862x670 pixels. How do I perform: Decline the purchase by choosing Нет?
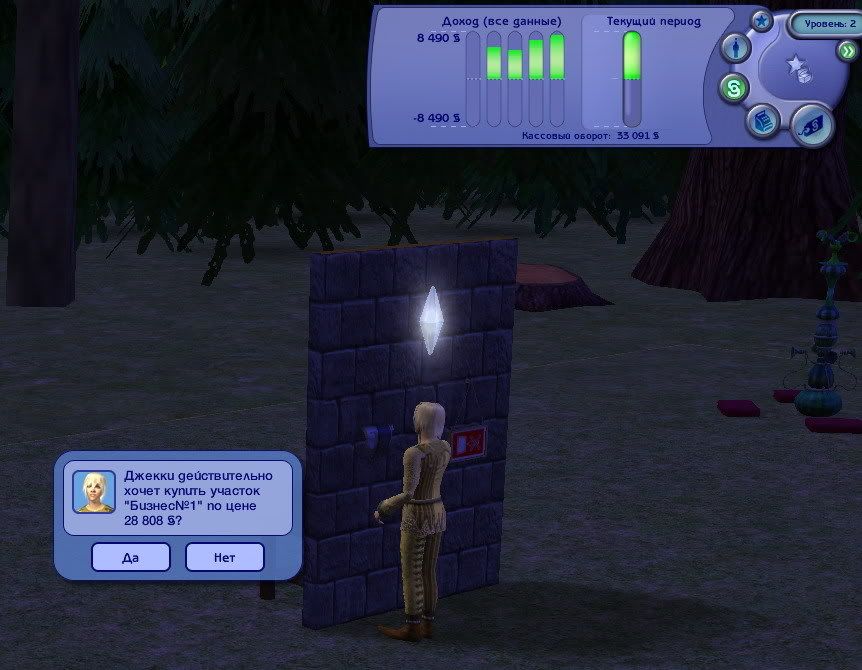click(224, 557)
